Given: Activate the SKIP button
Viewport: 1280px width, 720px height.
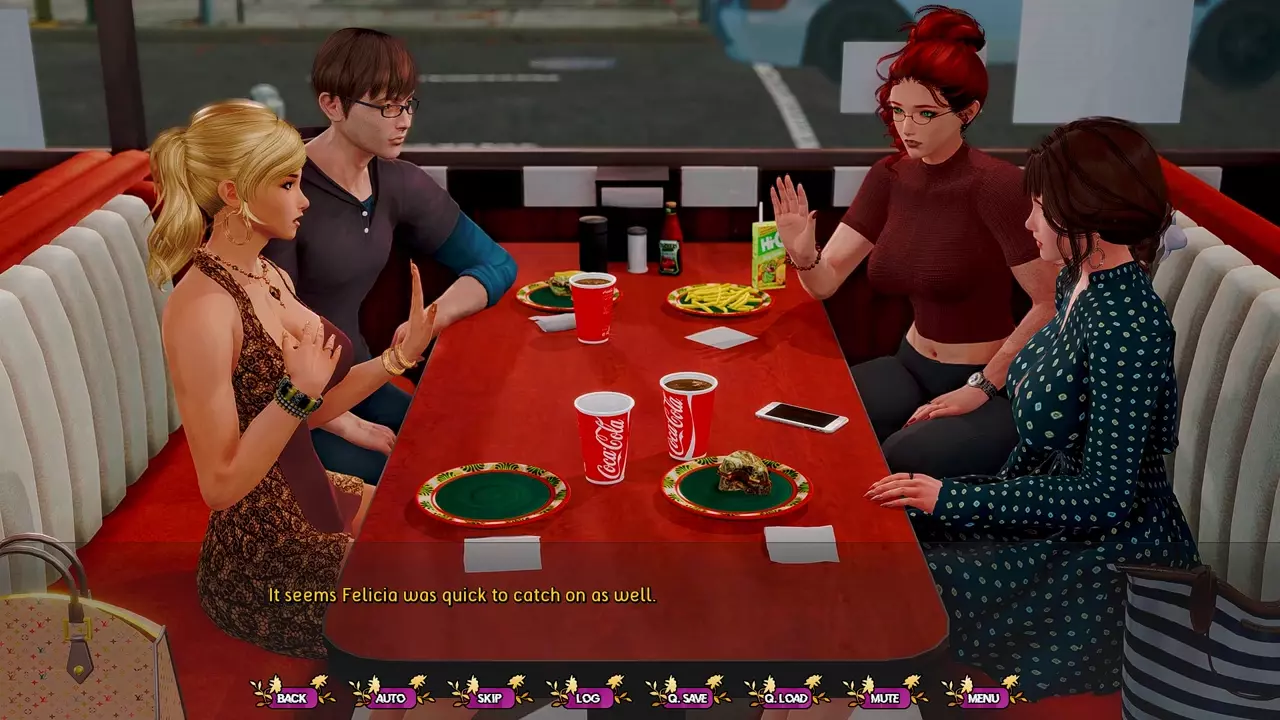Looking at the screenshot, I should pos(489,698).
